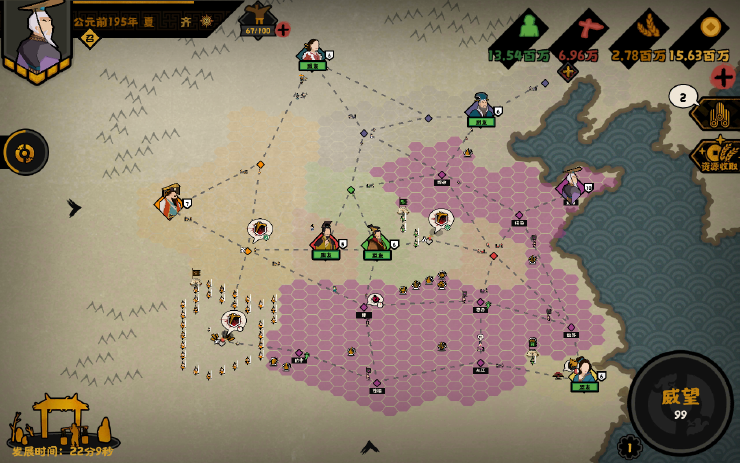This screenshot has height=463, width=740.
Task: Click the black arrow marker near the left edge
Action: click(73, 208)
